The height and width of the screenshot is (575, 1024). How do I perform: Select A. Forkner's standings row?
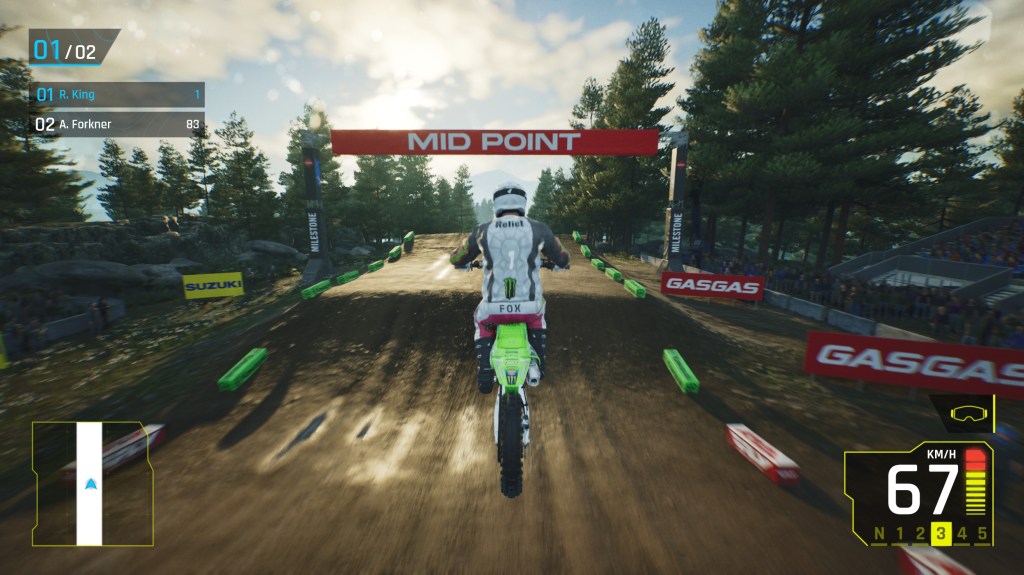click(118, 125)
